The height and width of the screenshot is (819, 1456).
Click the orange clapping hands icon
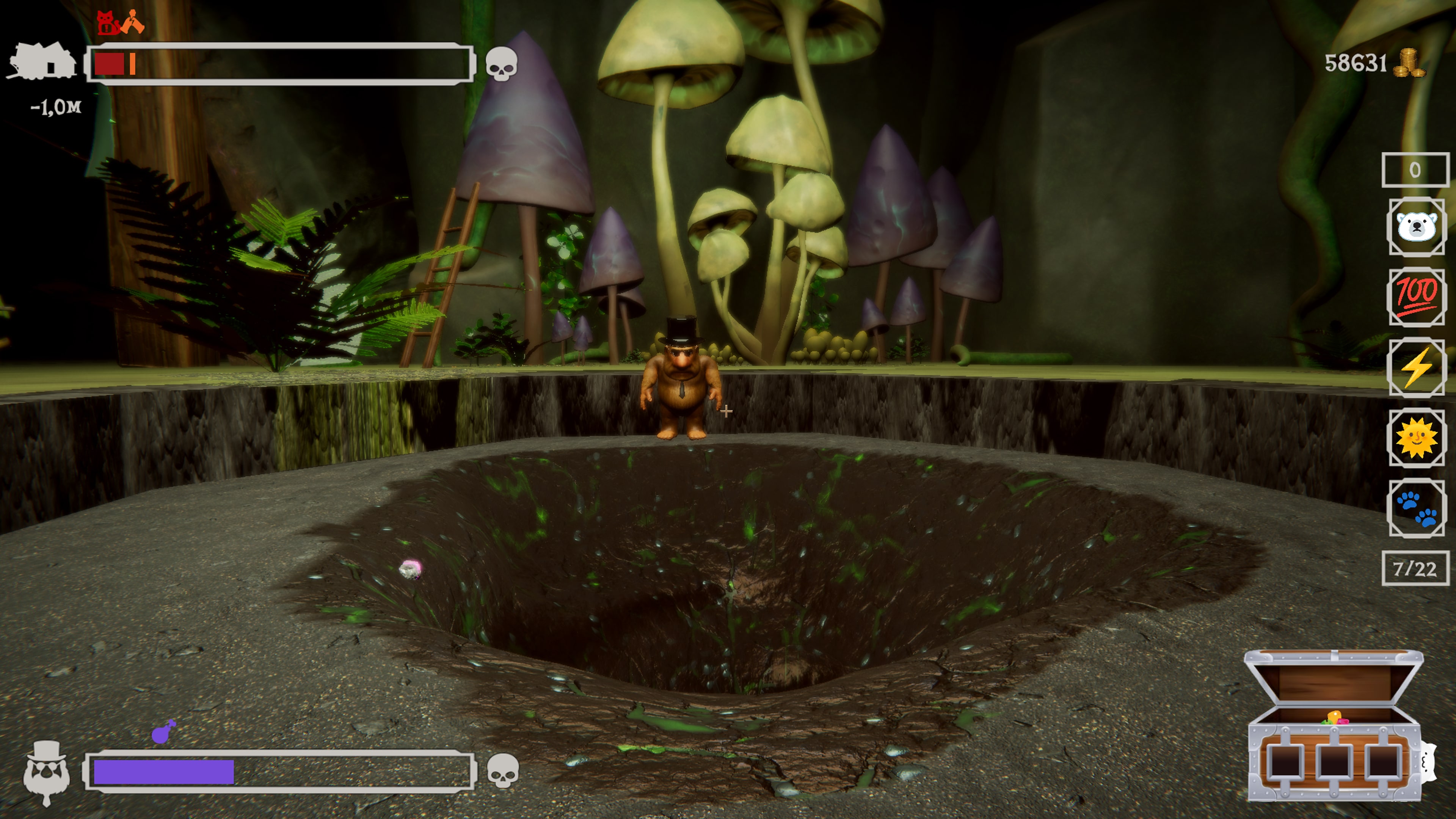pyautogui.click(x=134, y=22)
